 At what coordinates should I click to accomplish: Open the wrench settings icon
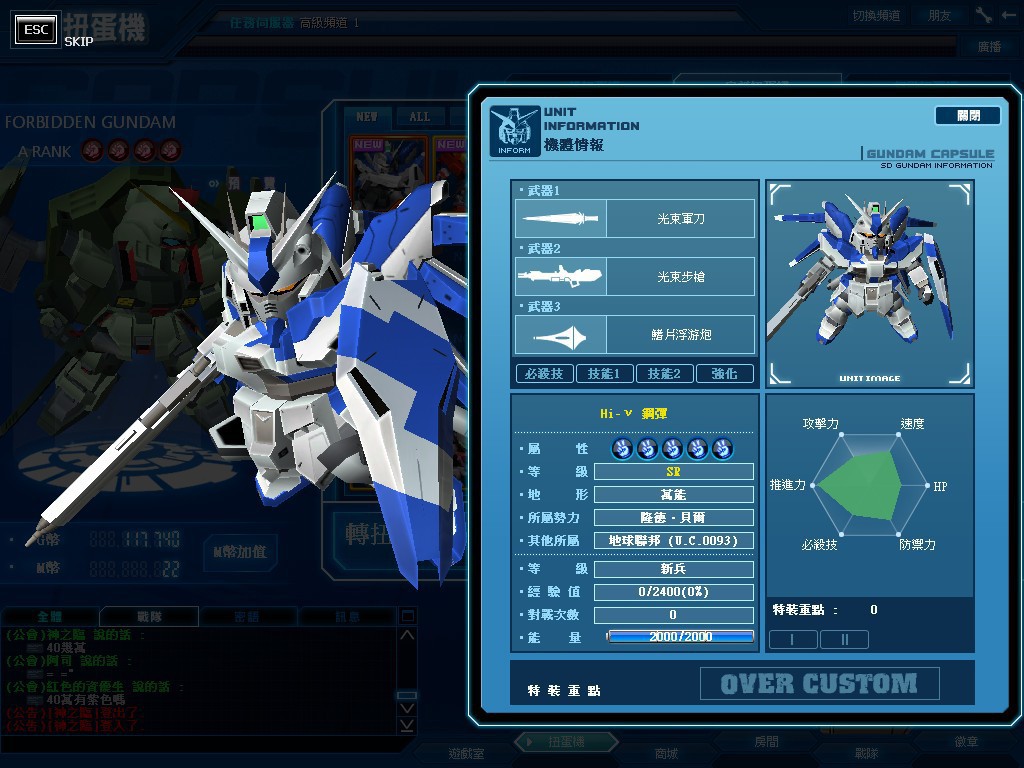tap(984, 15)
